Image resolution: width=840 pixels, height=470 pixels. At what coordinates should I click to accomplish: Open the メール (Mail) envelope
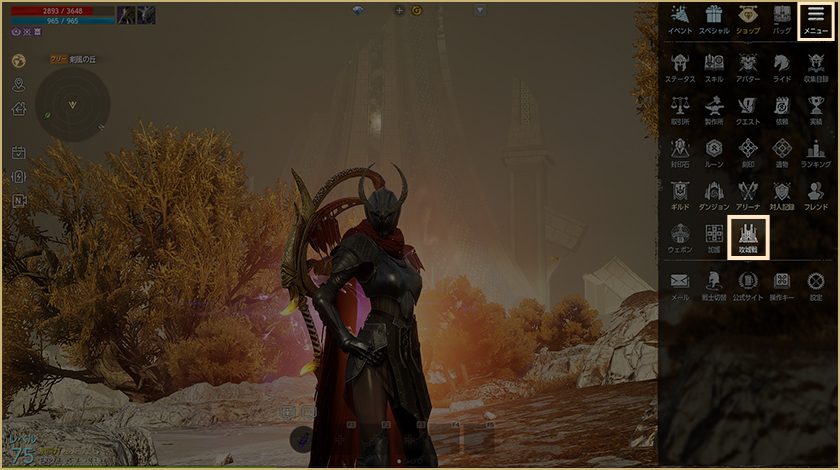click(x=680, y=284)
